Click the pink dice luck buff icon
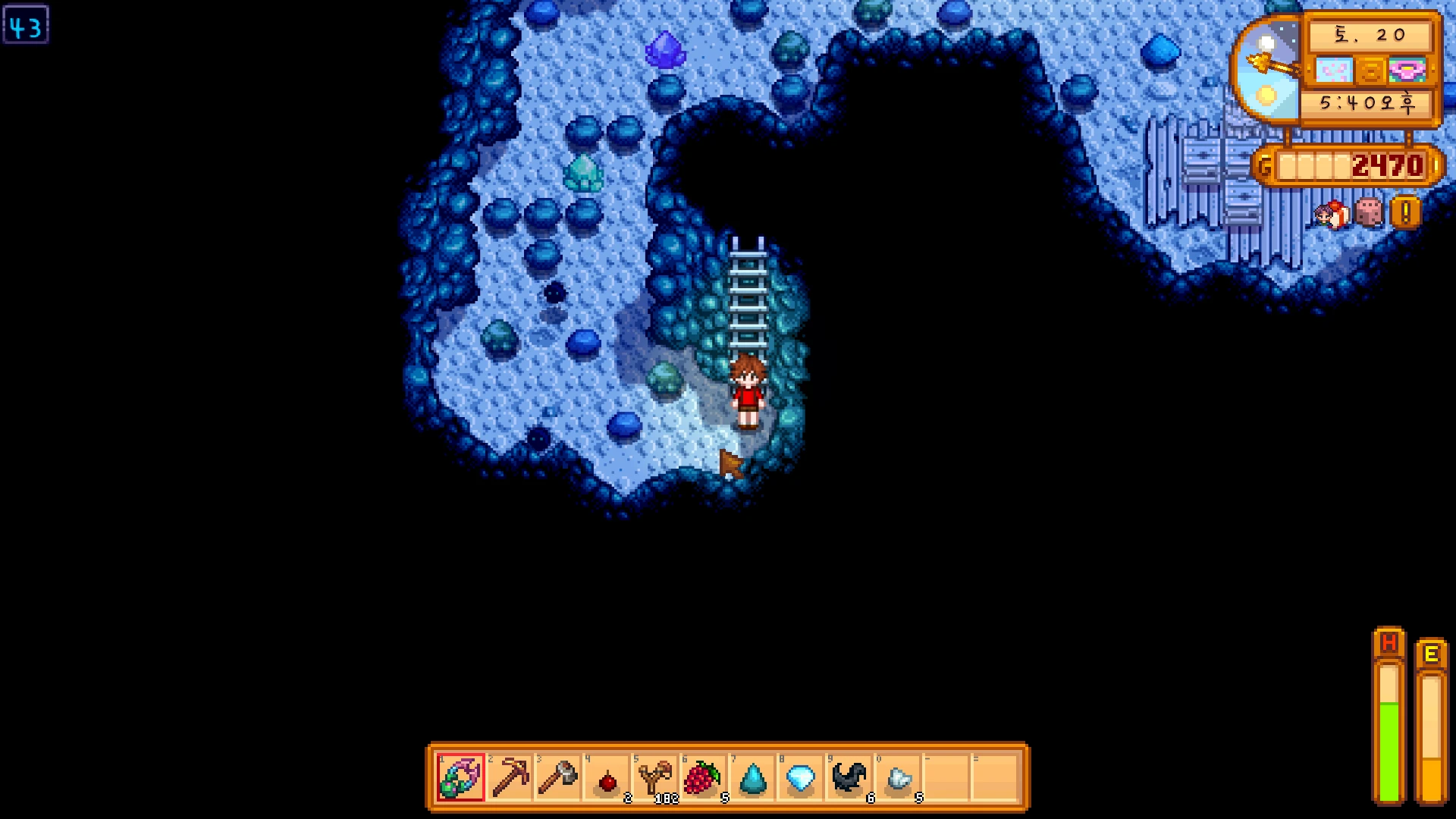1456x819 pixels. (1369, 212)
